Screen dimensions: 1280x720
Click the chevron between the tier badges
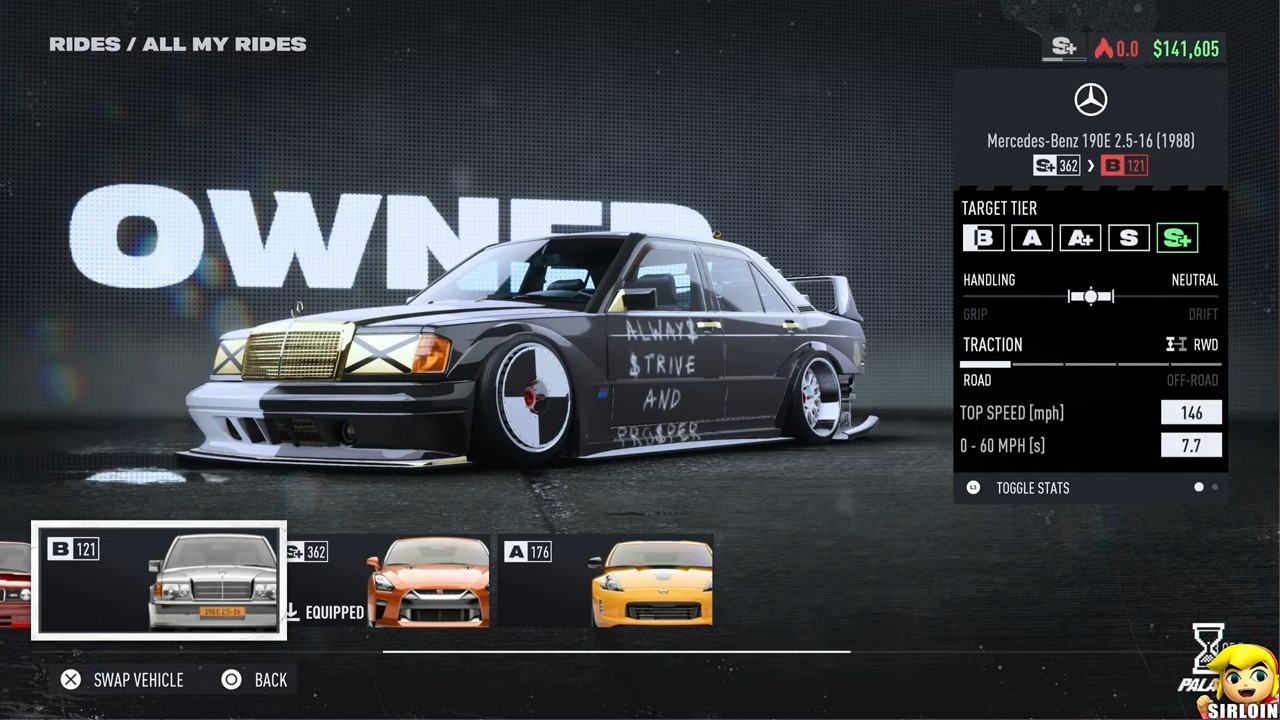coord(1091,166)
